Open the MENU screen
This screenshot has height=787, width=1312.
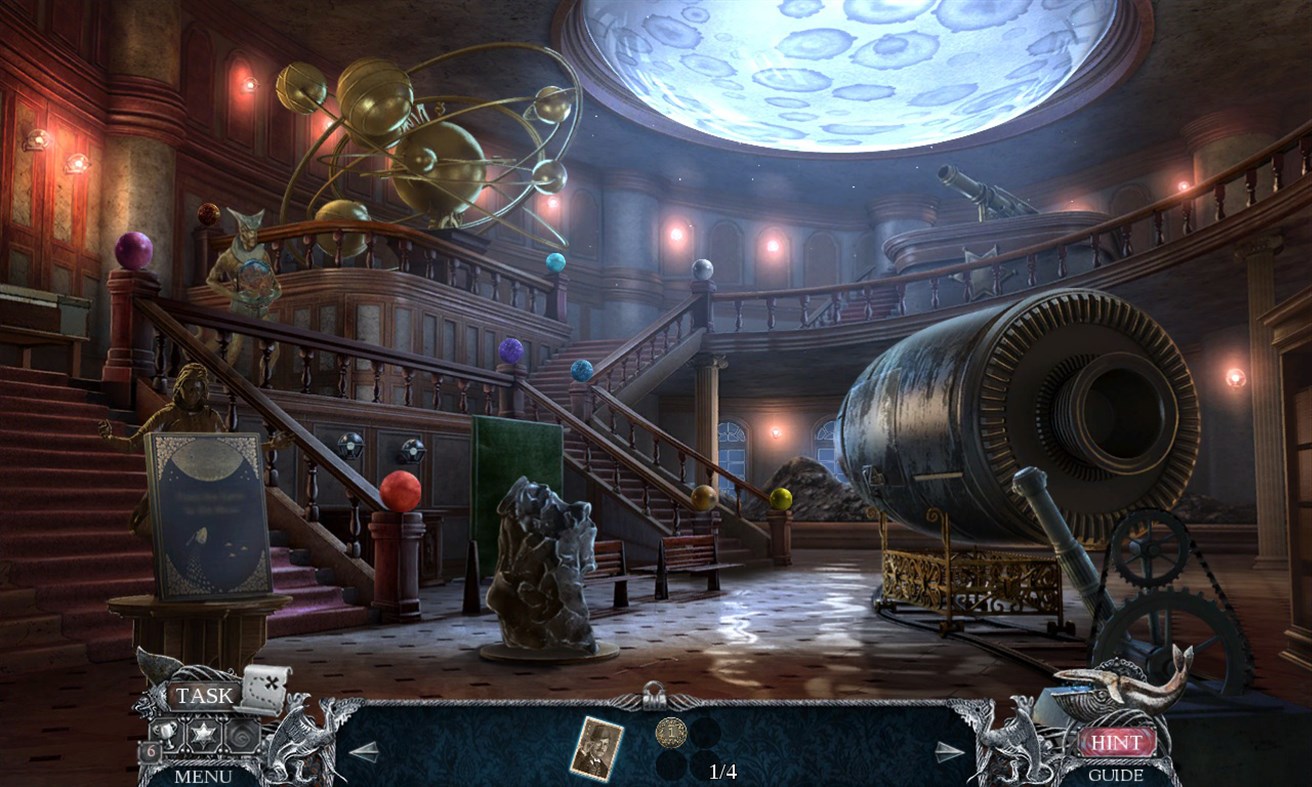point(205,777)
